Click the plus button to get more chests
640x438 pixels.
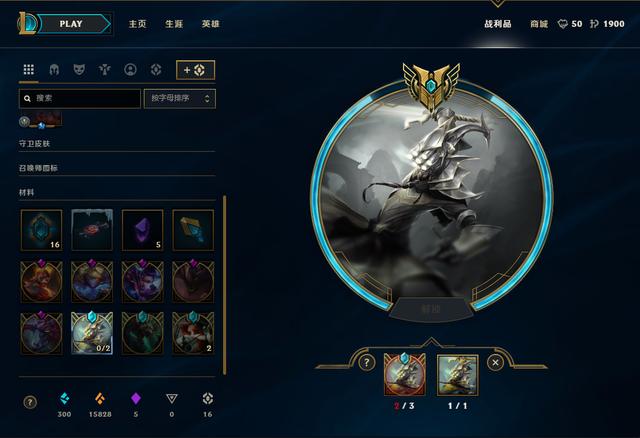point(196,70)
